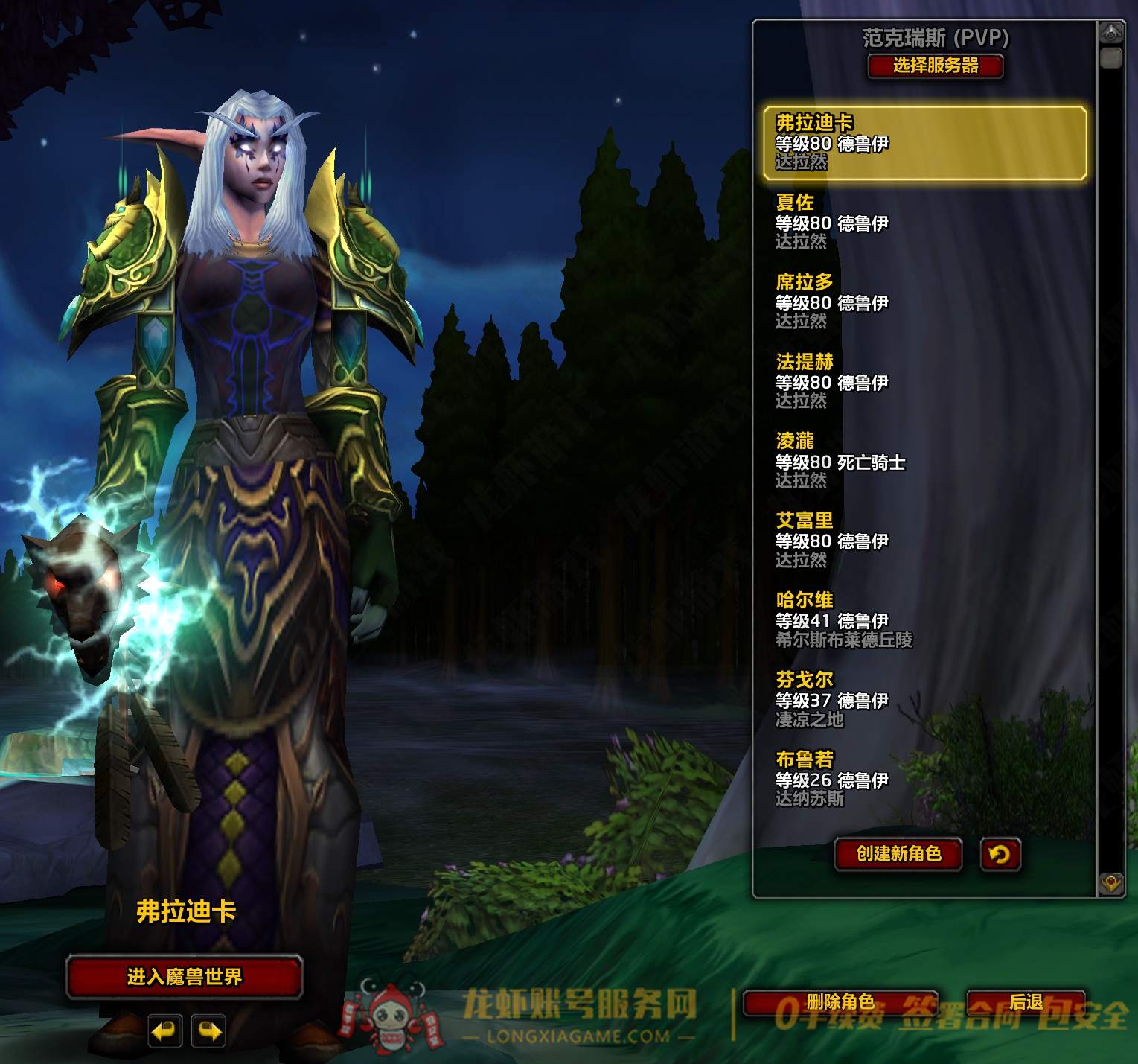Rotate character left with the left arrow
Viewport: 1138px width, 1064px height.
164,1031
